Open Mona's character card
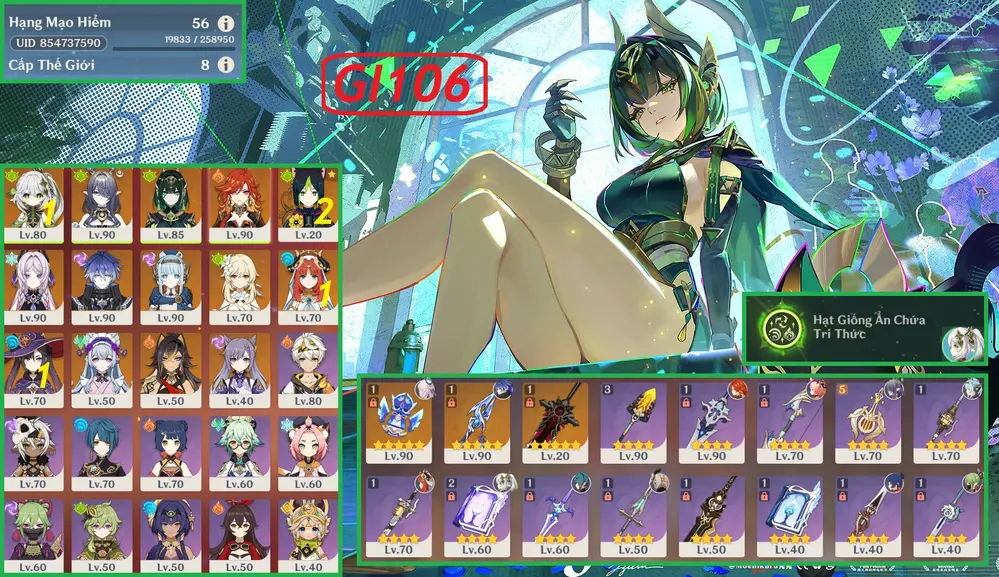 [37, 370]
